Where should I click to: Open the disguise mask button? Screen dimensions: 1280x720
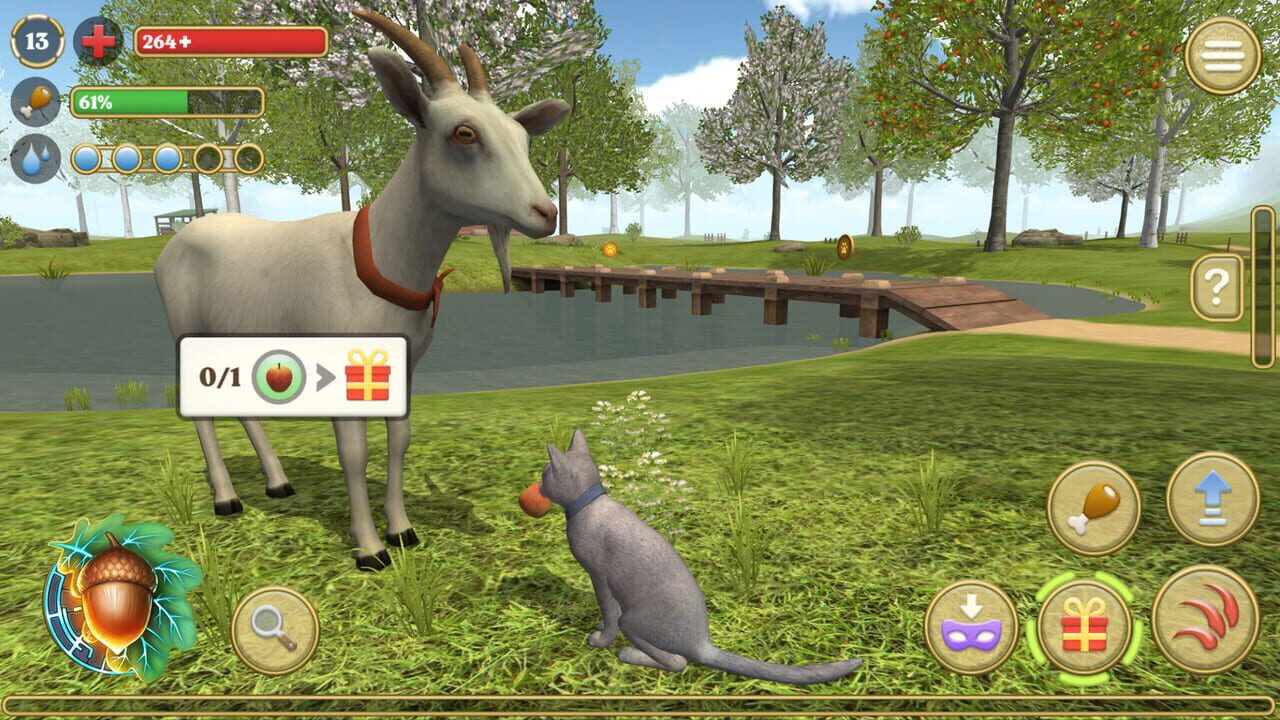point(971,620)
